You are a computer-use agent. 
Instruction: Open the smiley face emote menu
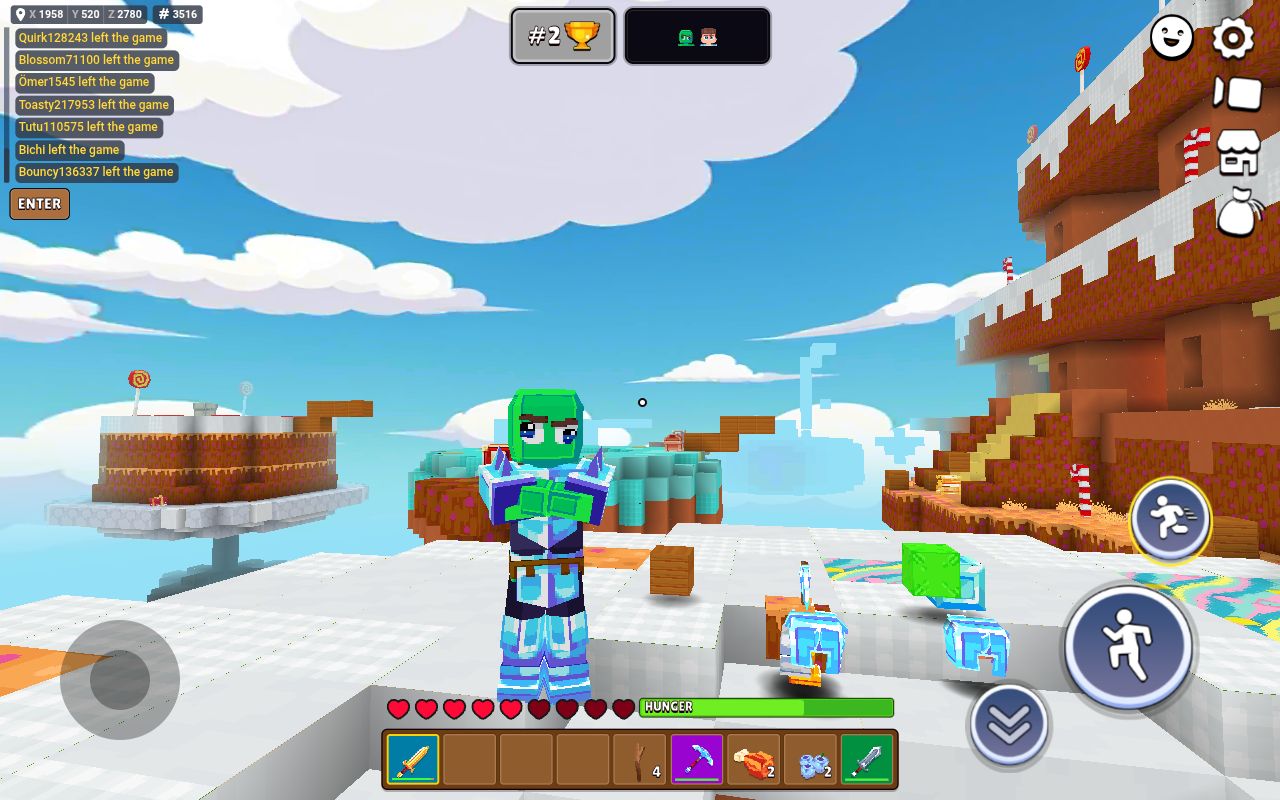pyautogui.click(x=1172, y=38)
